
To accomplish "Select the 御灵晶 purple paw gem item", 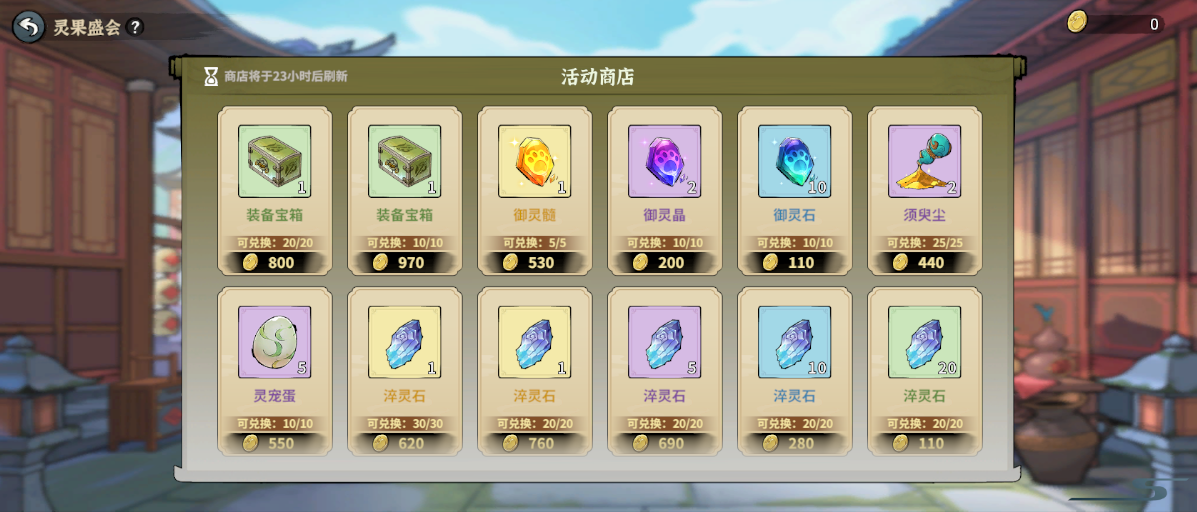I will (x=664, y=162).
